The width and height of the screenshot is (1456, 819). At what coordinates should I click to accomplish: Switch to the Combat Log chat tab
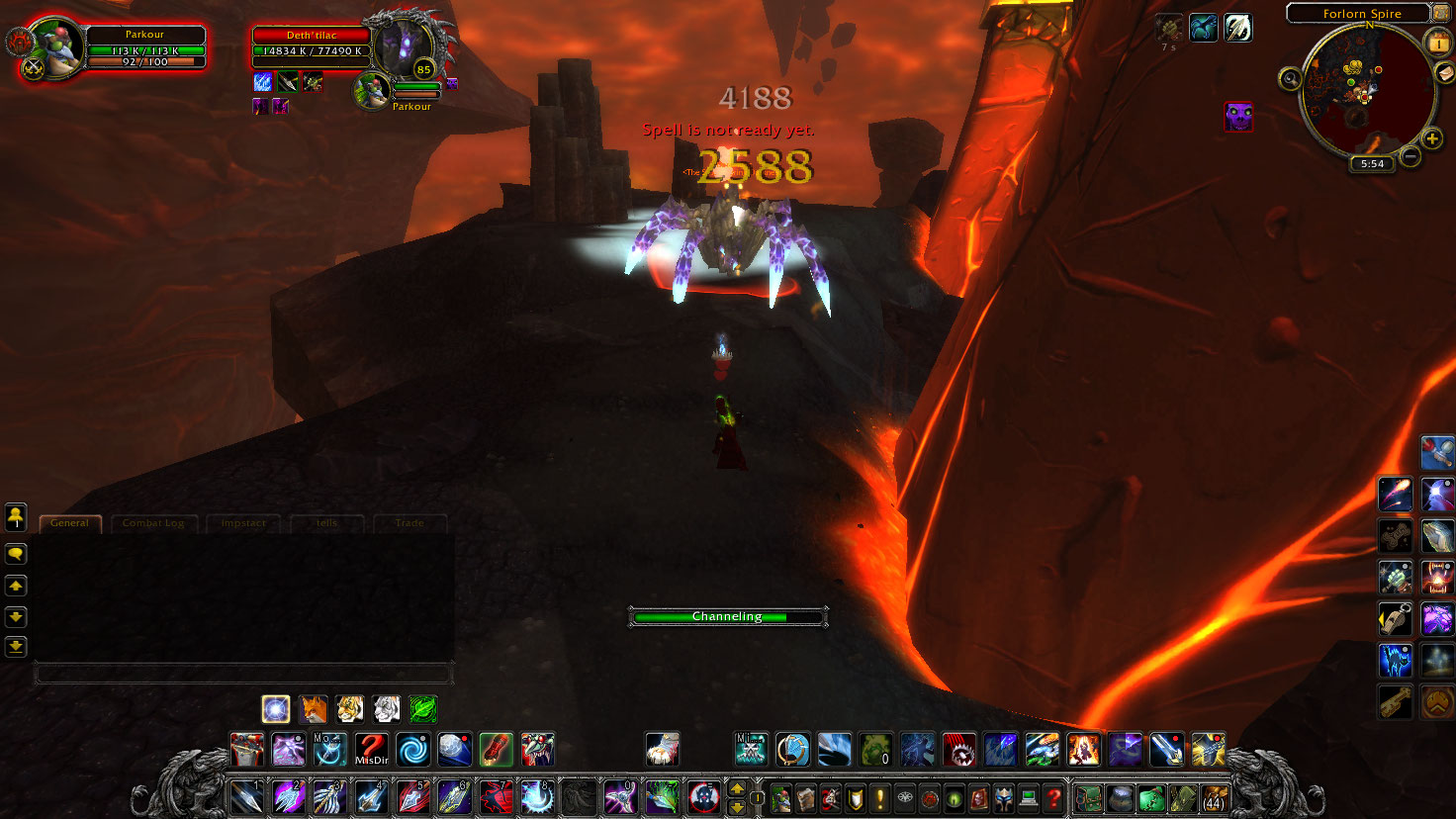tap(153, 523)
